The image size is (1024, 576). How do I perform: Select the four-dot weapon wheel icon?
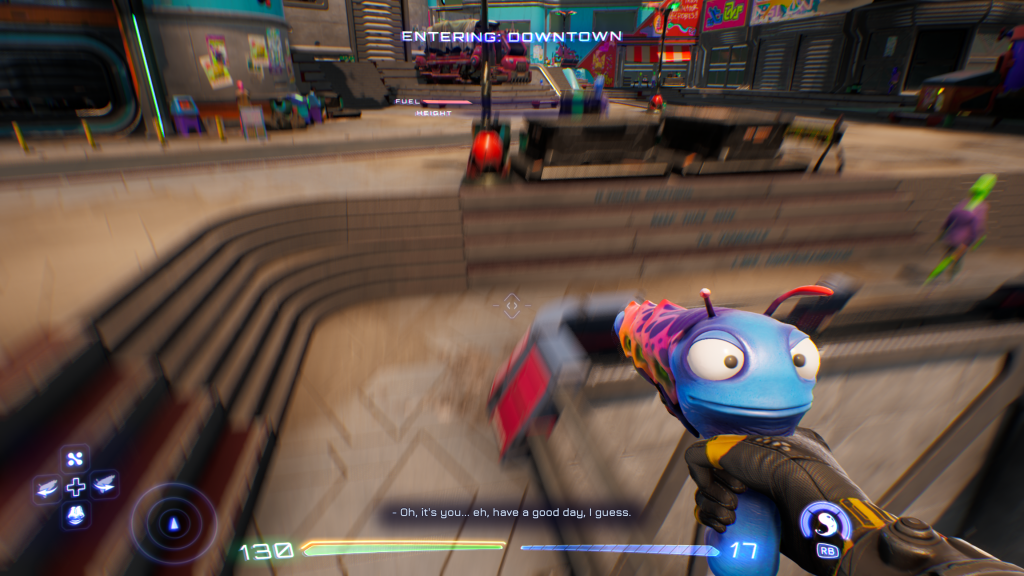click(x=76, y=459)
